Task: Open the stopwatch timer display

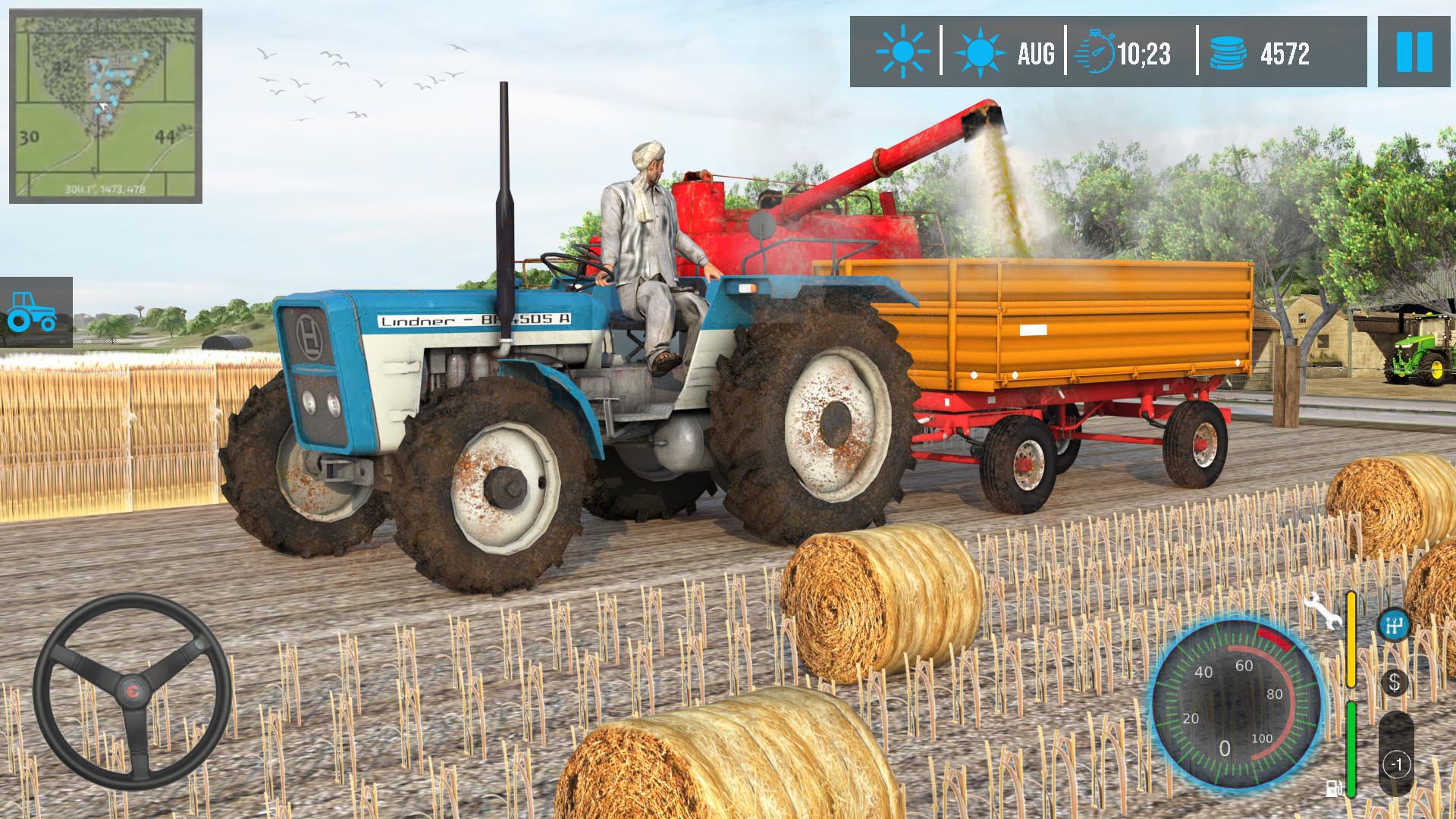Action: (x=1099, y=52)
